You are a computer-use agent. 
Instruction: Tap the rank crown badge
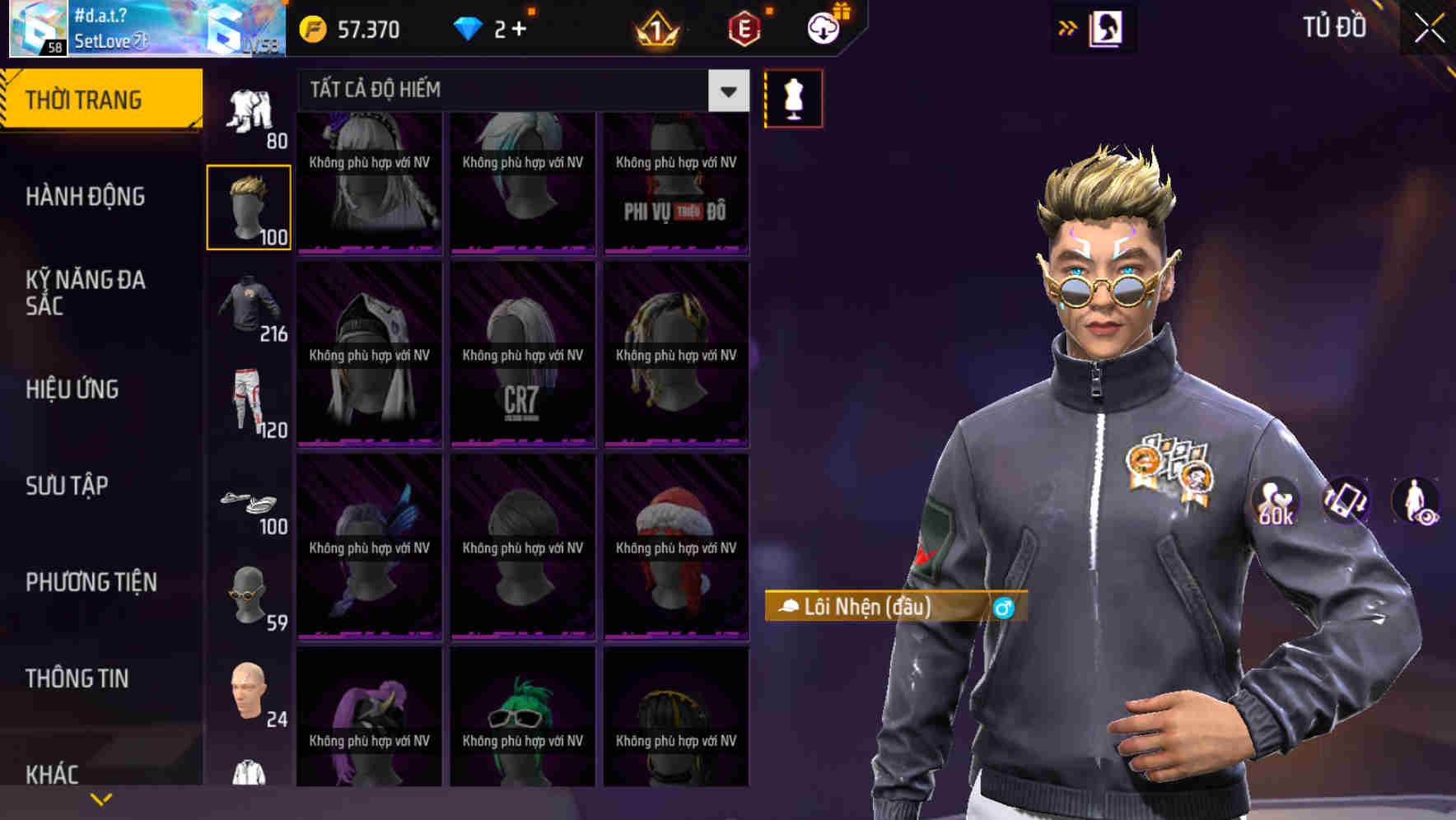click(653, 27)
